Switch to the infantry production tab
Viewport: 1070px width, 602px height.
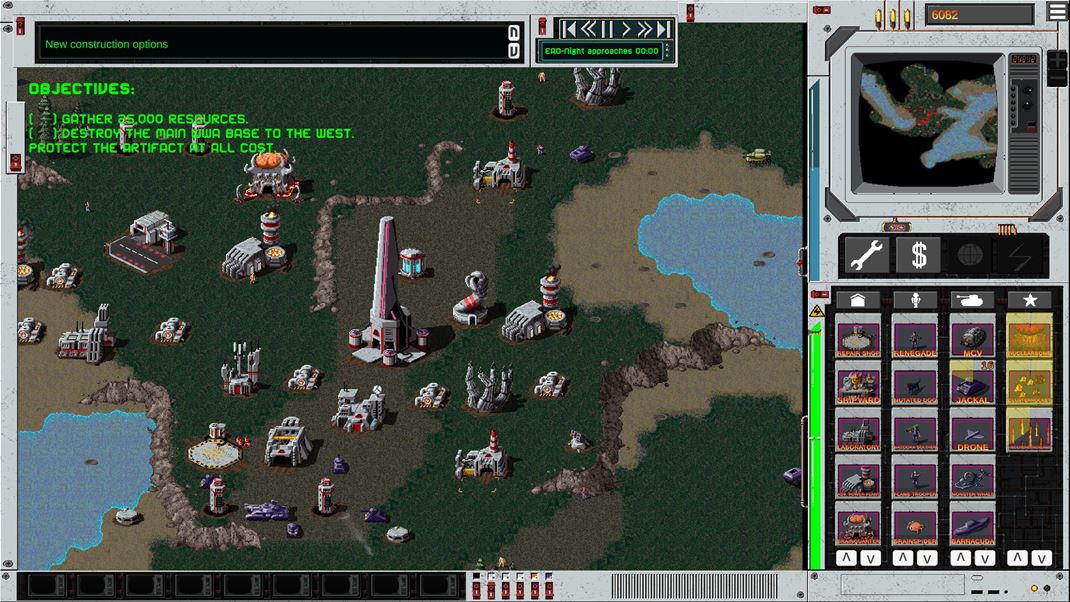point(915,300)
